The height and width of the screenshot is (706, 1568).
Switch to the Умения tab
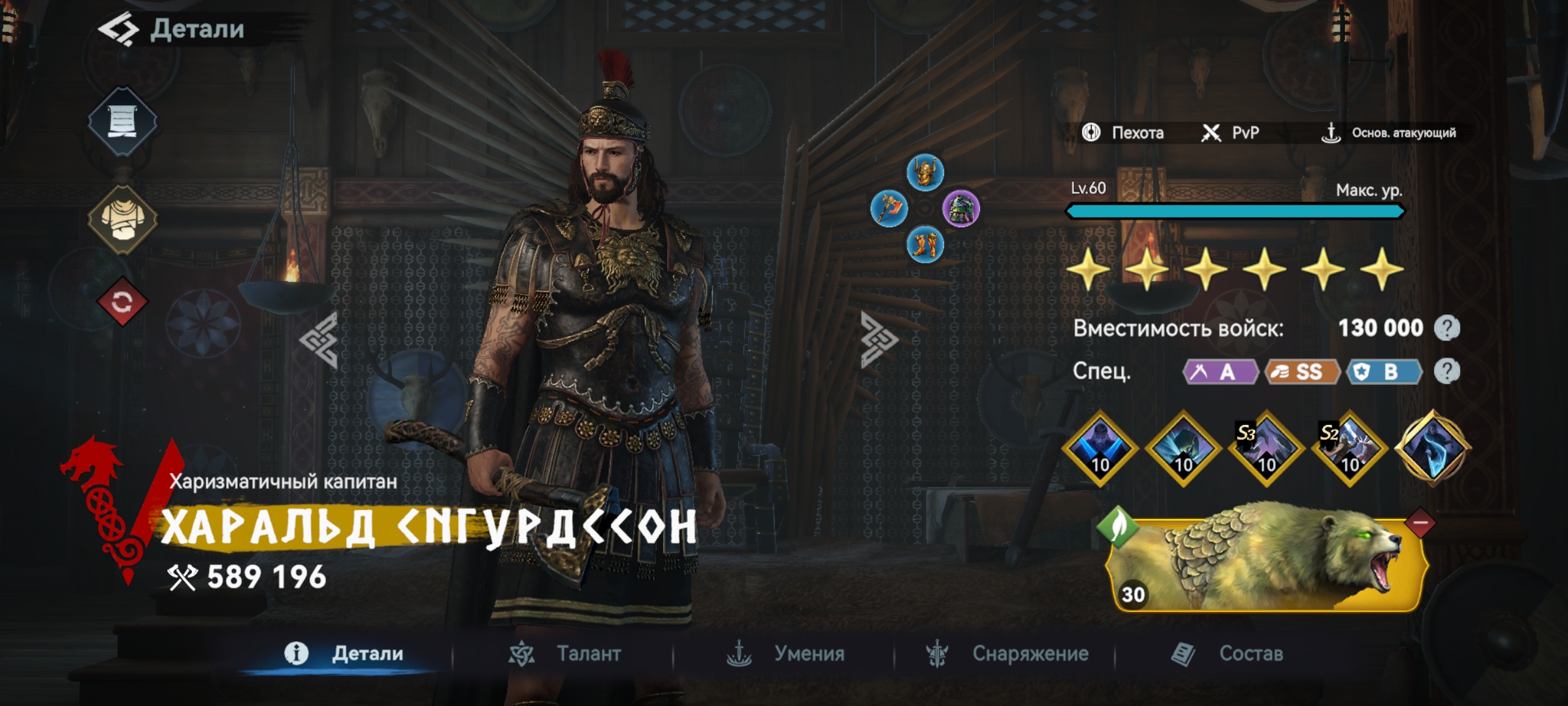point(786,654)
